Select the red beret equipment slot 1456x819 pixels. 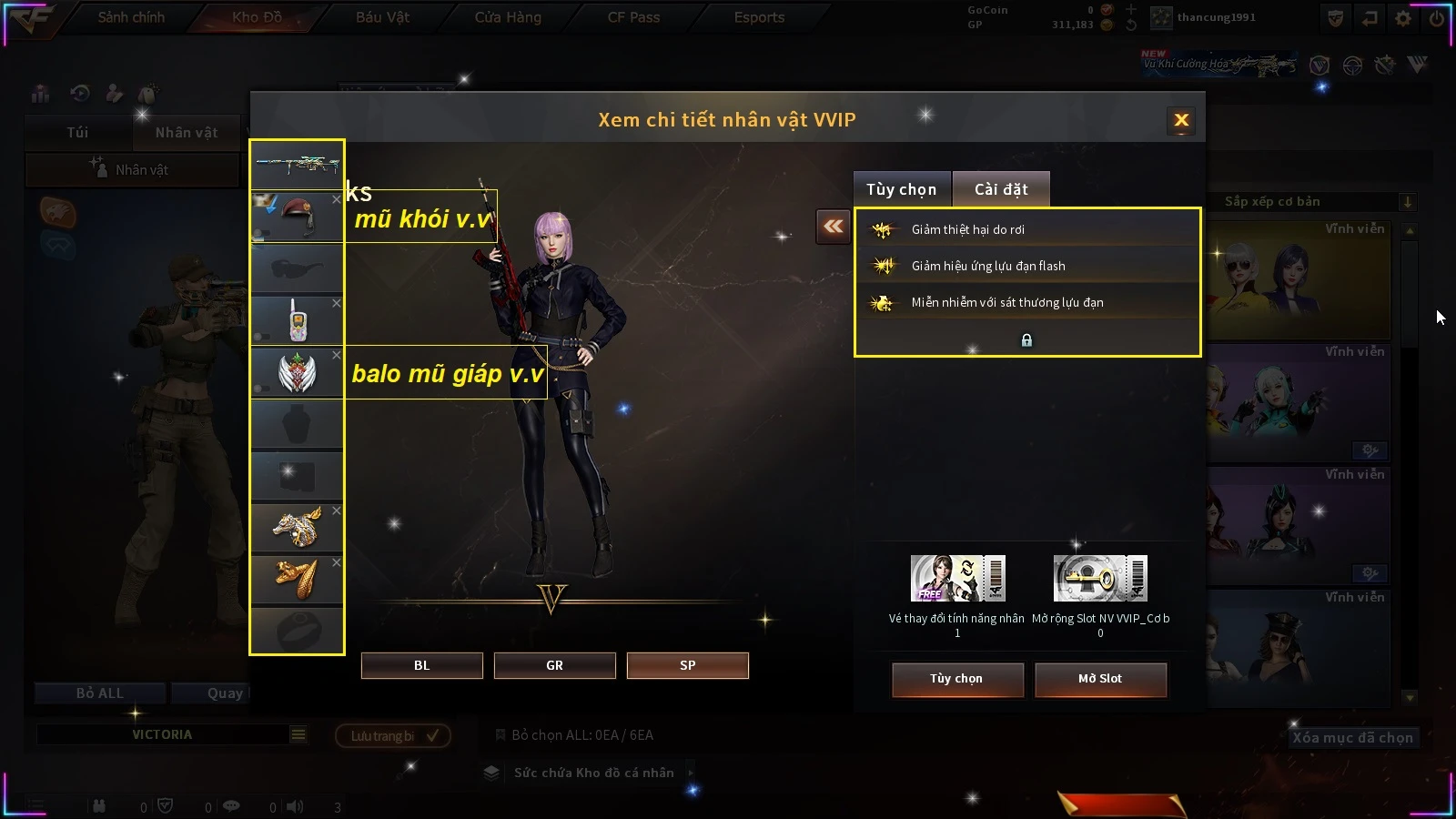(x=297, y=217)
